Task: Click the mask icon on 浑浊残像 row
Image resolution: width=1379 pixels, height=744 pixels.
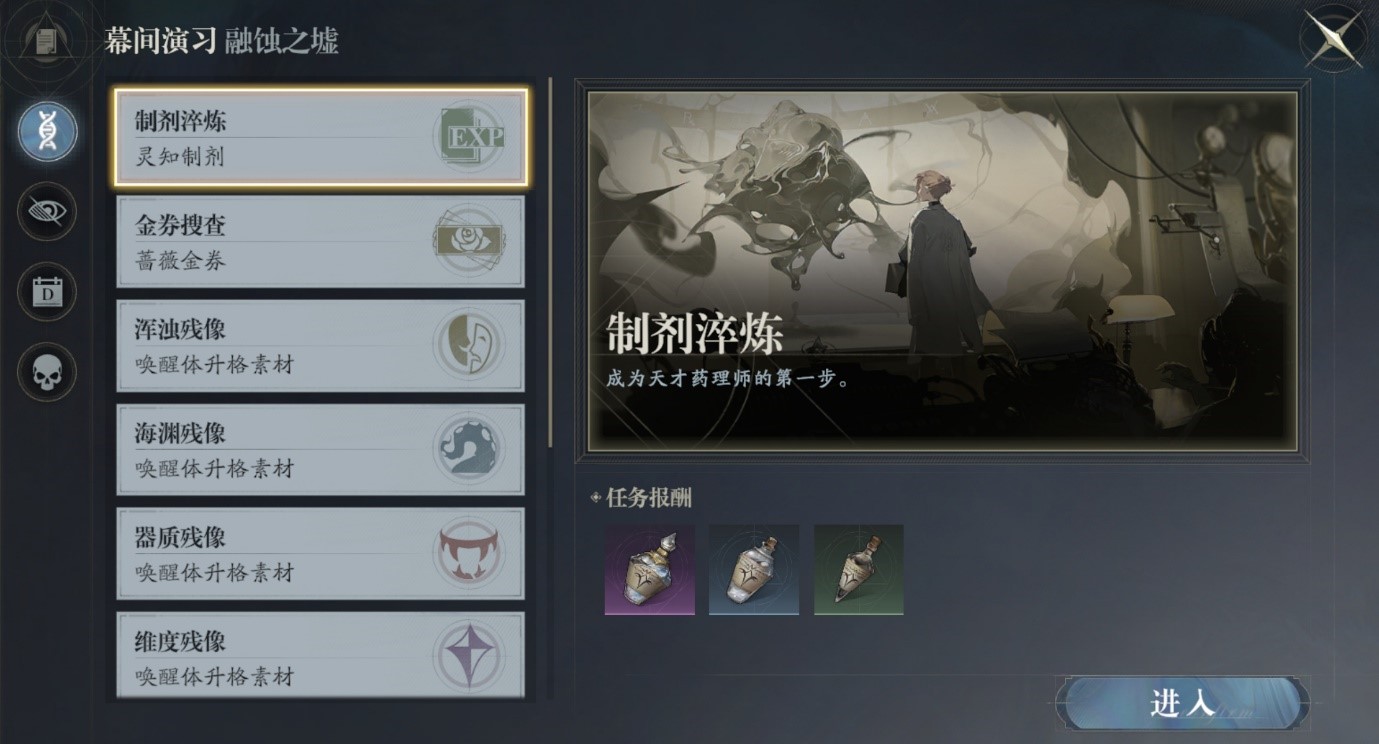Action: pyautogui.click(x=470, y=345)
